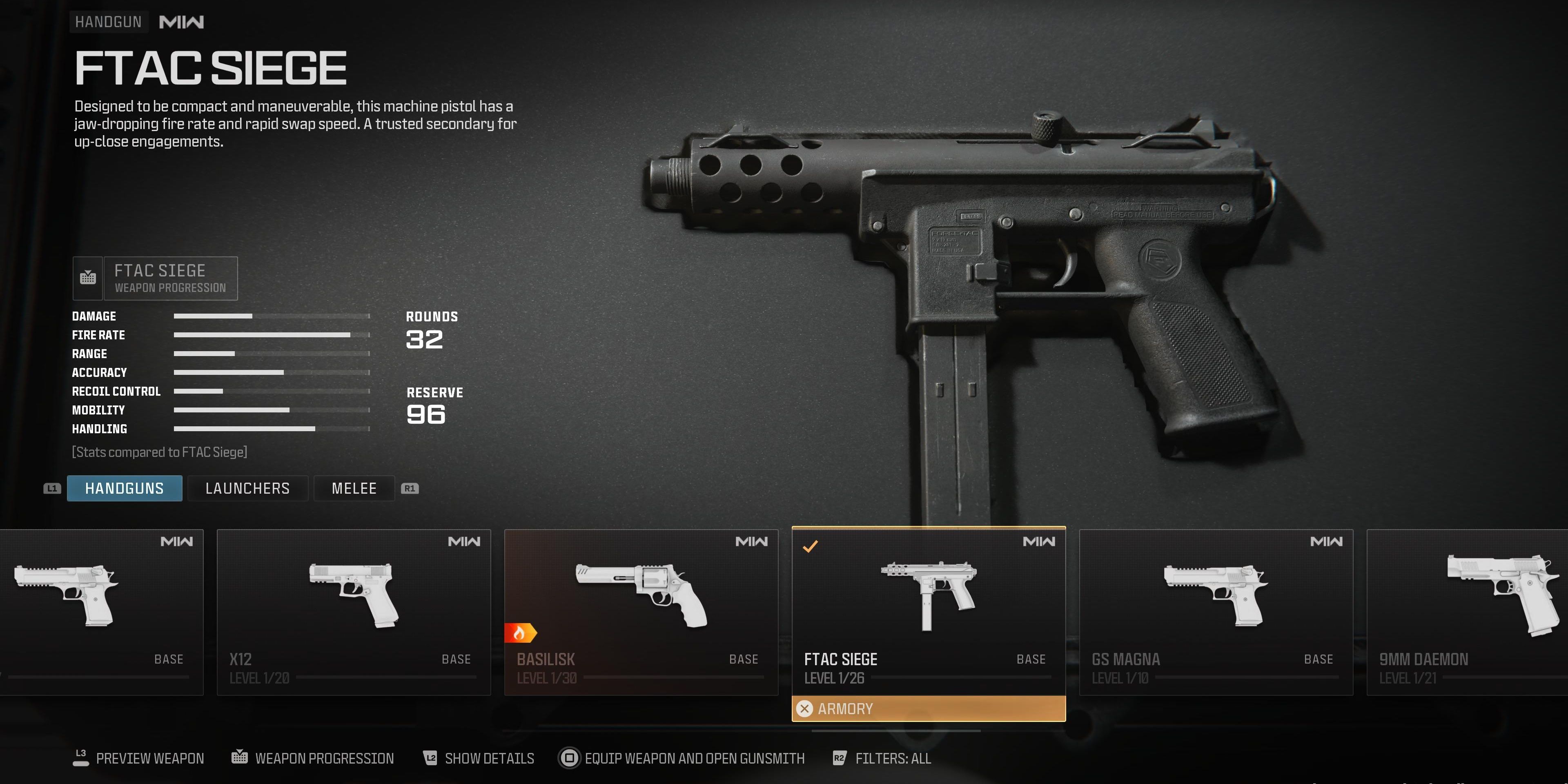
Task: Click the circle button icon before Equip Weapon
Action: (x=570, y=758)
